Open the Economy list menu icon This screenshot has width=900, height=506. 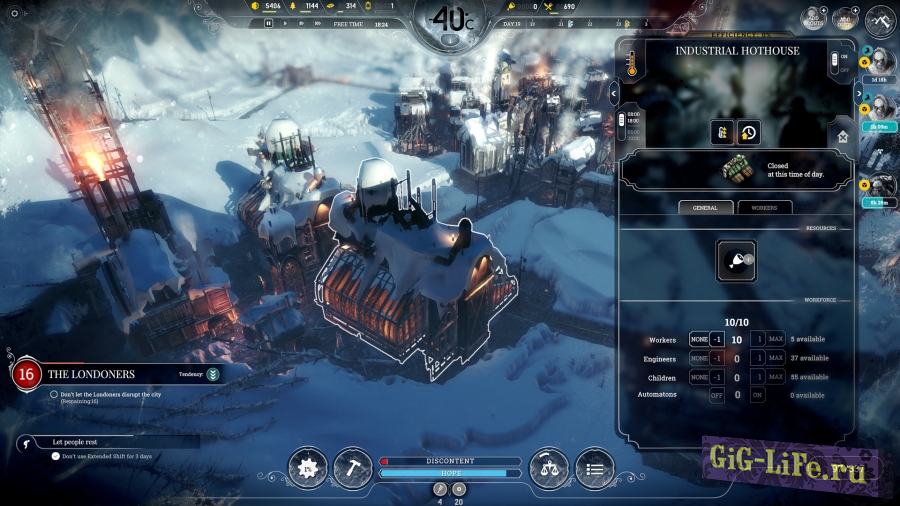595,467
